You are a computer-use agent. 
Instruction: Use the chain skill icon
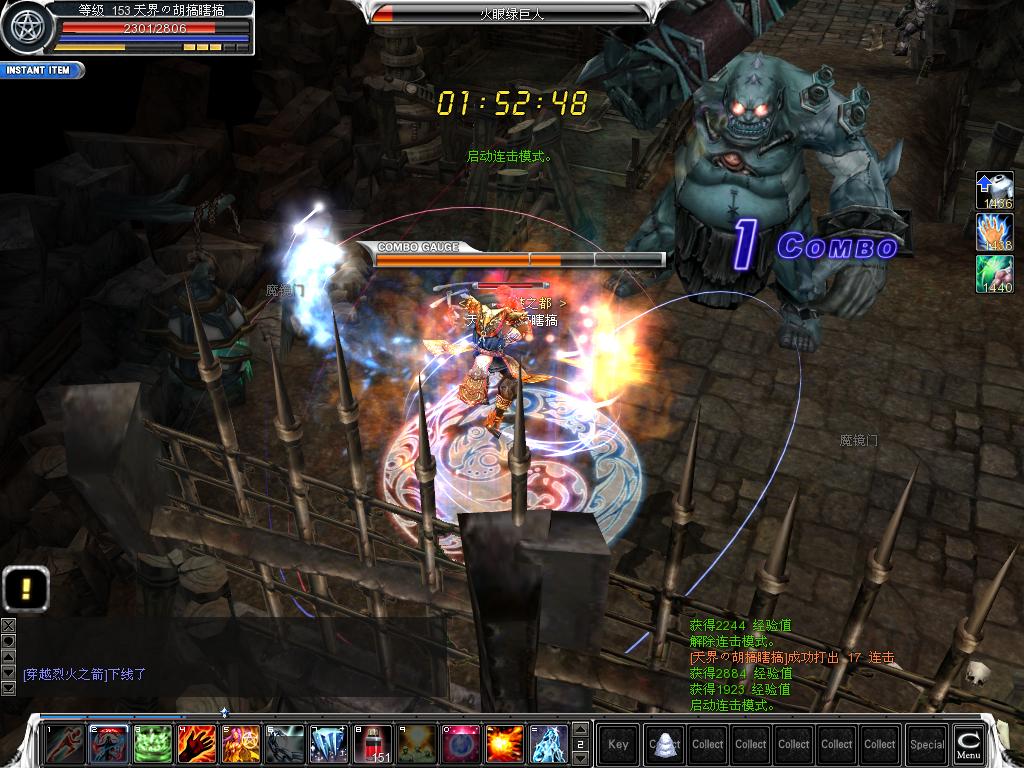click(285, 744)
